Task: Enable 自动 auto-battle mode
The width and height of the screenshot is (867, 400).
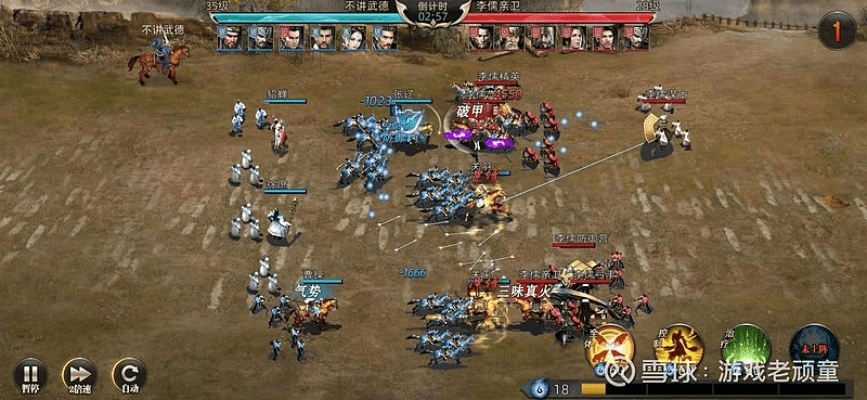Action: [128, 373]
